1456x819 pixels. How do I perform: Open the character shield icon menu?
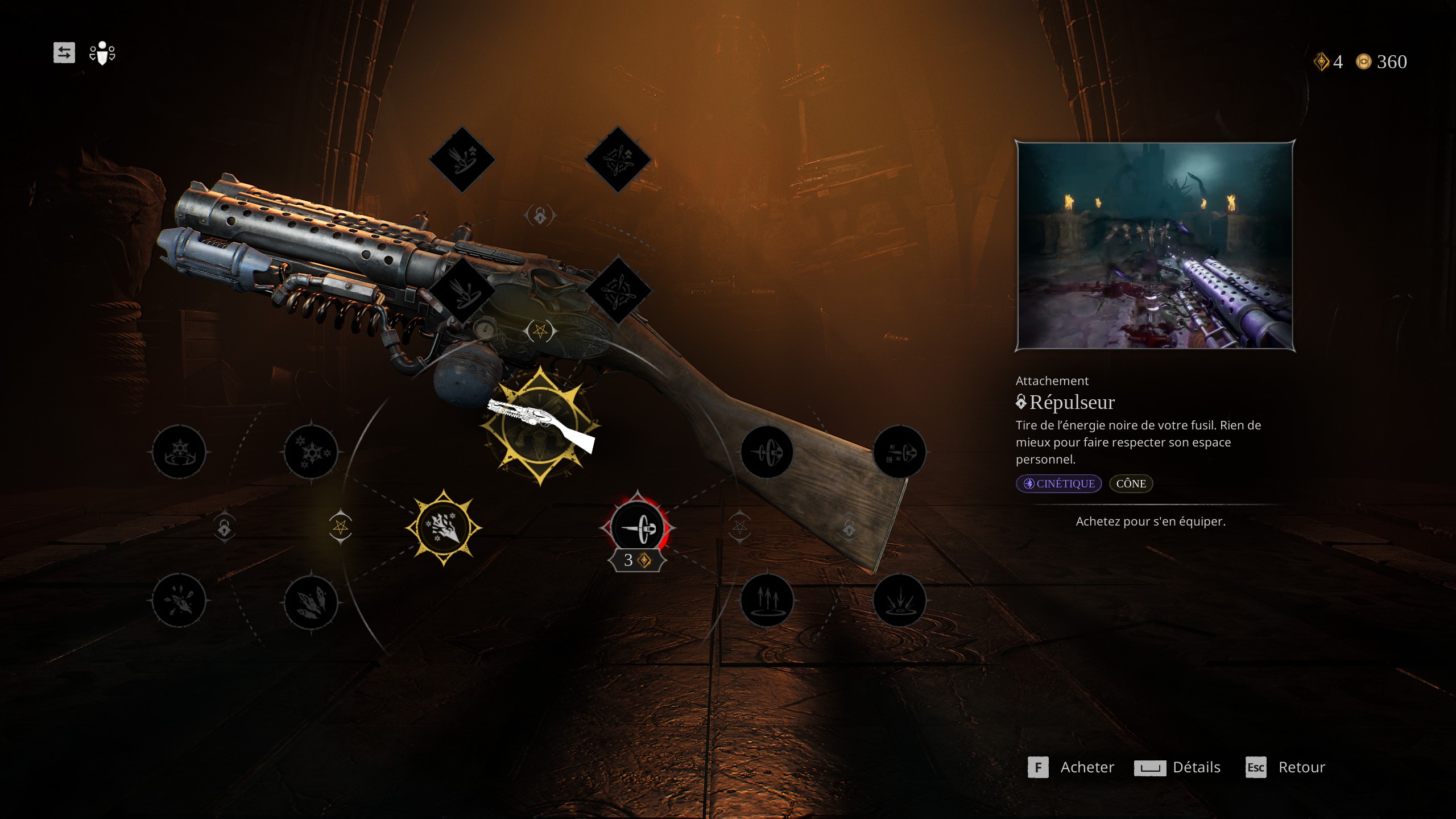[102, 53]
